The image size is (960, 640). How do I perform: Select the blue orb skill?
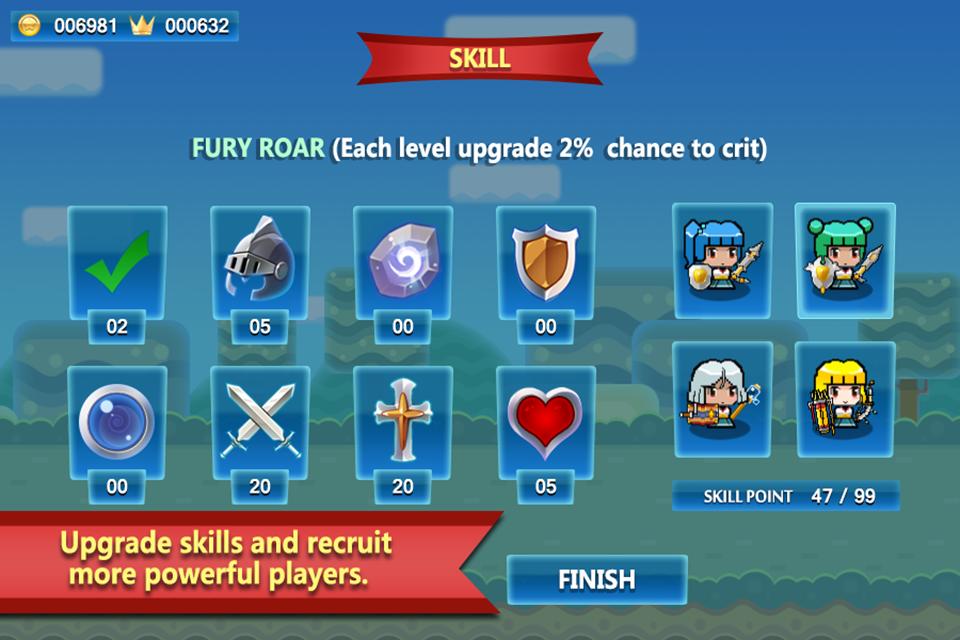click(117, 421)
